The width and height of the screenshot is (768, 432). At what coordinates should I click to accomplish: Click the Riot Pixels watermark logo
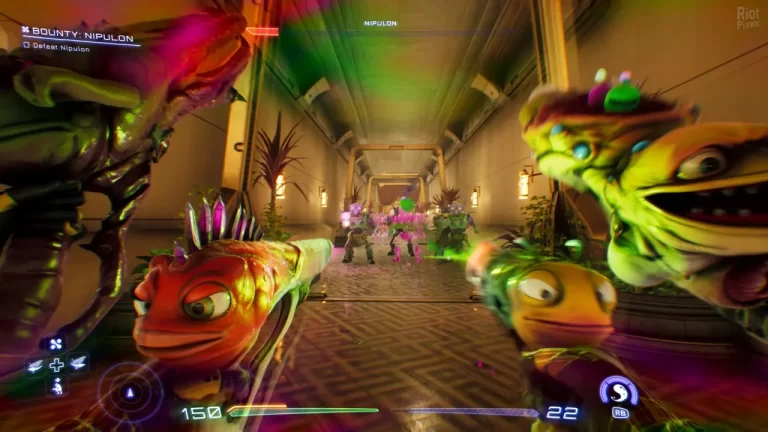tap(747, 17)
